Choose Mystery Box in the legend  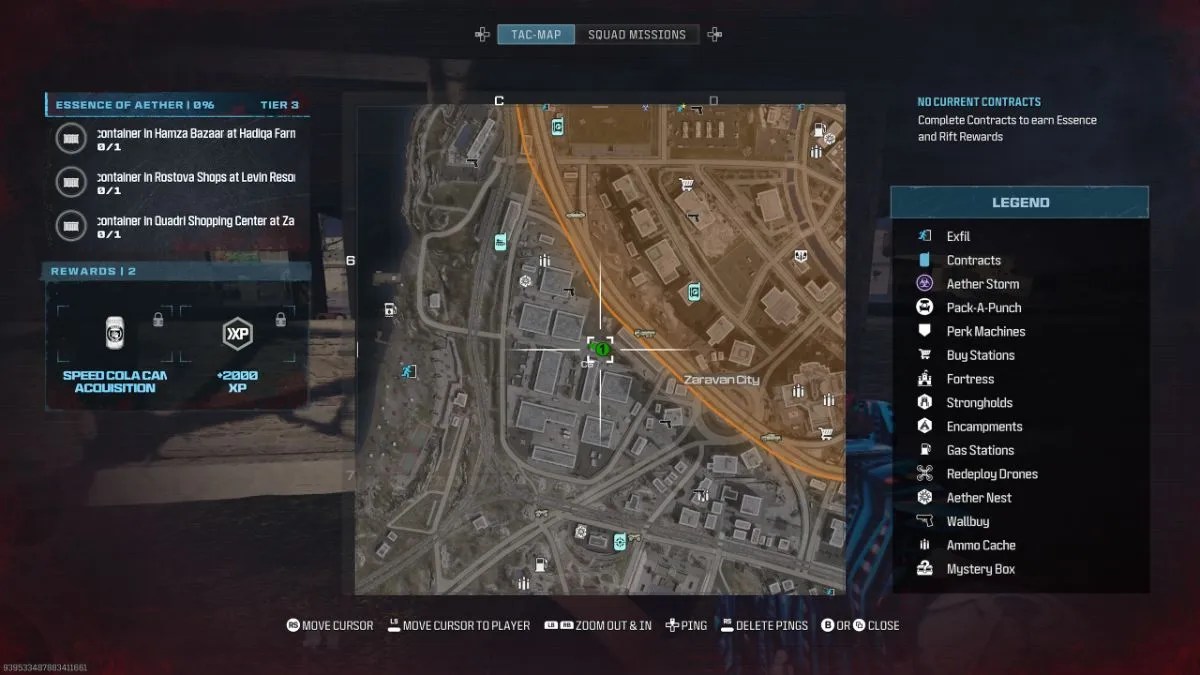(980, 569)
